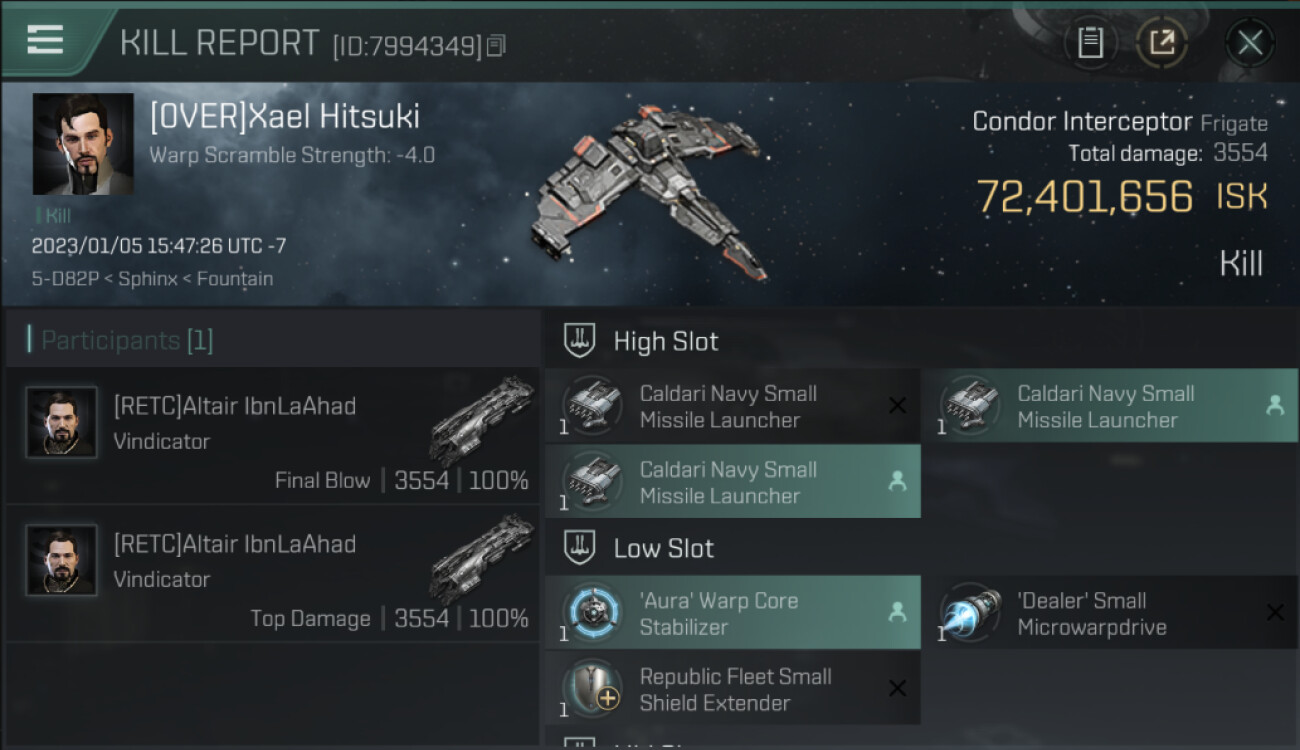This screenshot has height=750, width=1300.
Task: View Xael Hitsuki's character portrait
Action: tap(83, 144)
